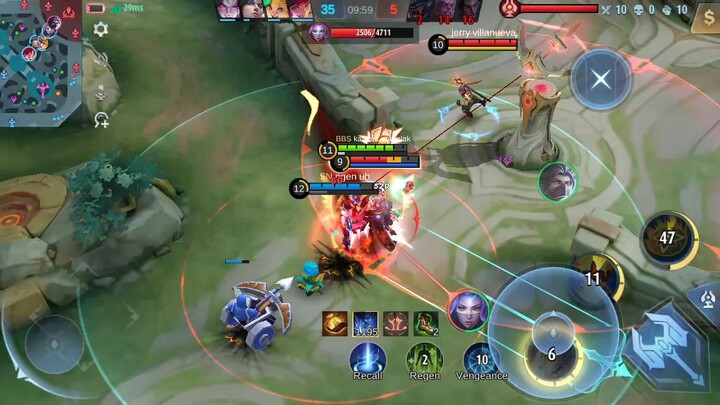The height and width of the screenshot is (405, 720).
Task: Activate the Recall spell
Action: tap(368, 358)
